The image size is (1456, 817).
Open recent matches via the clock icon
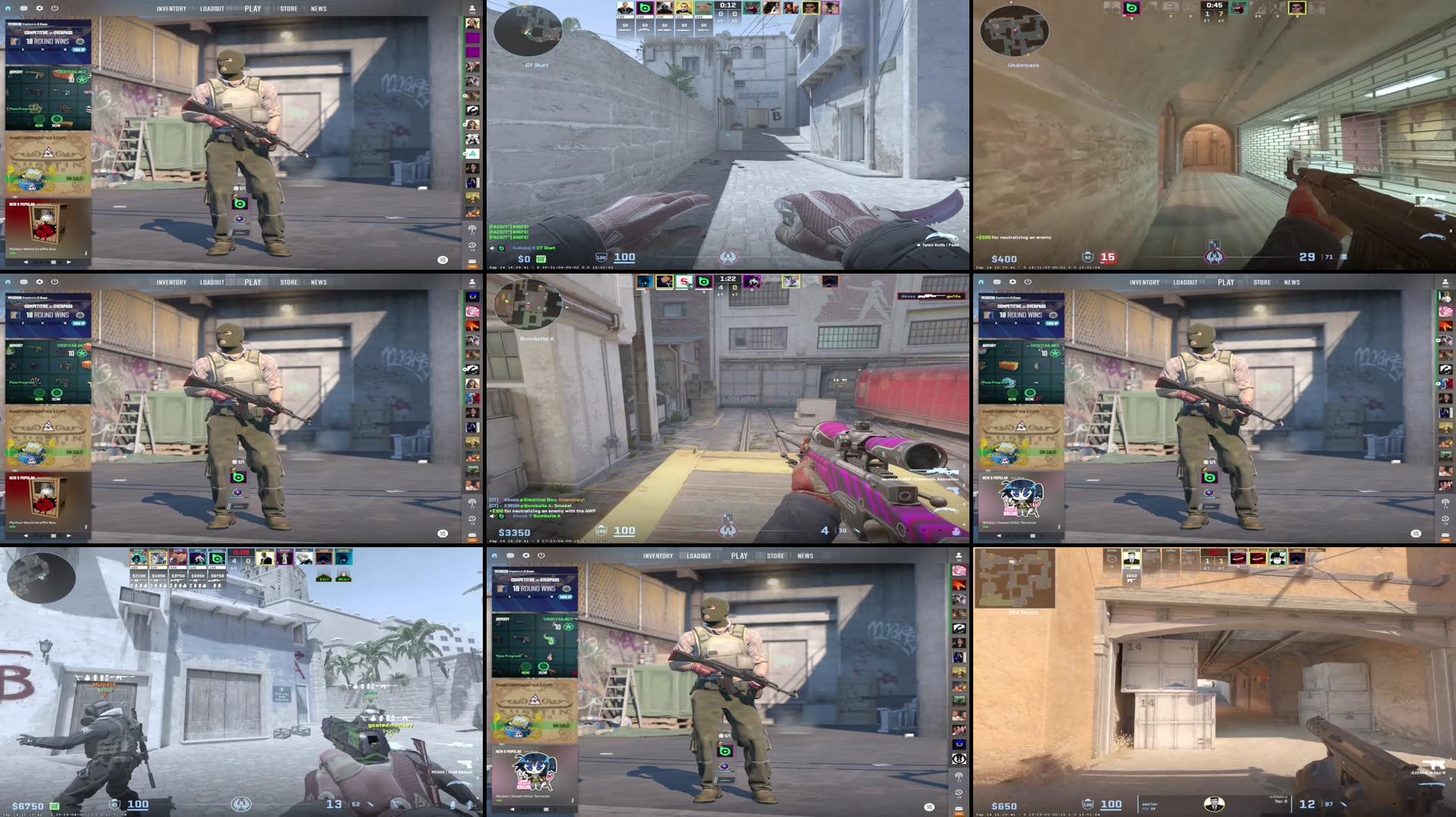click(471, 245)
